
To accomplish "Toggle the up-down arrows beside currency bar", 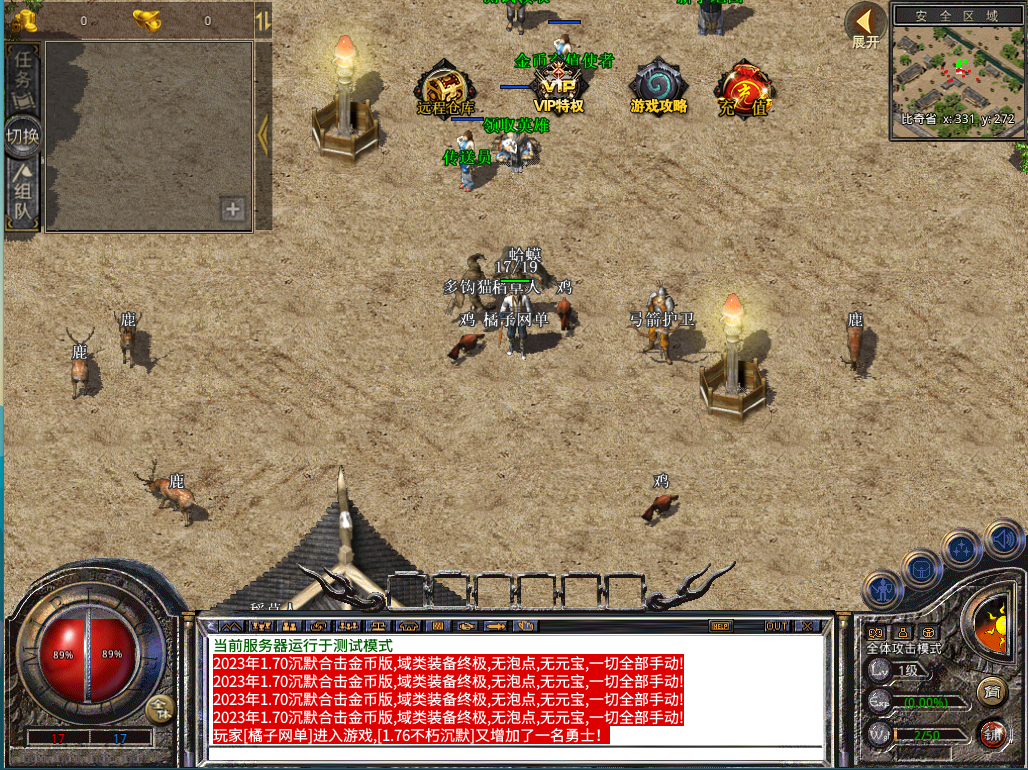I will point(262,20).
